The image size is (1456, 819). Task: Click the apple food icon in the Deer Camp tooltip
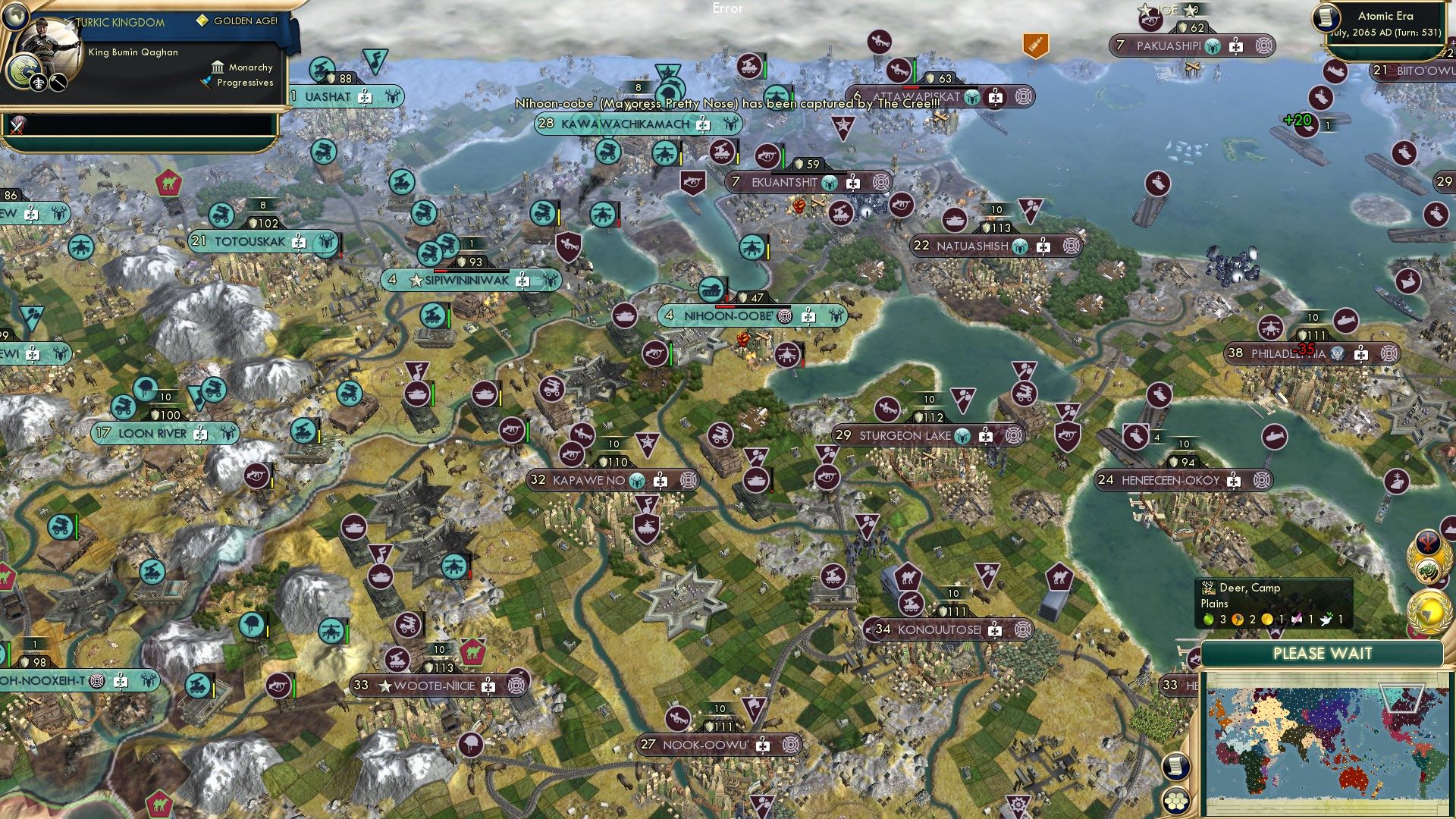pos(1208,620)
